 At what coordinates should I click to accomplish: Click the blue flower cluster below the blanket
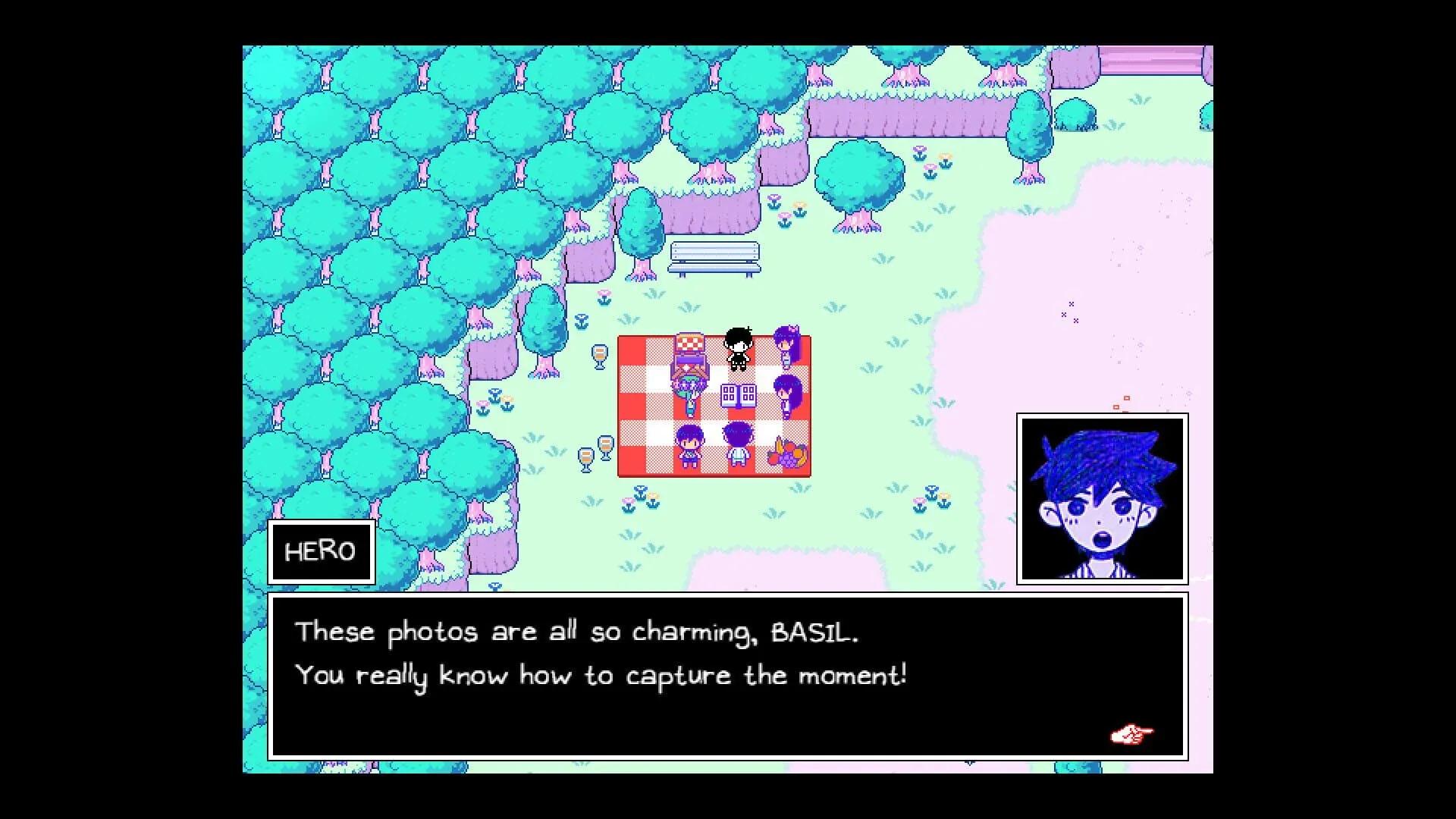click(641, 494)
